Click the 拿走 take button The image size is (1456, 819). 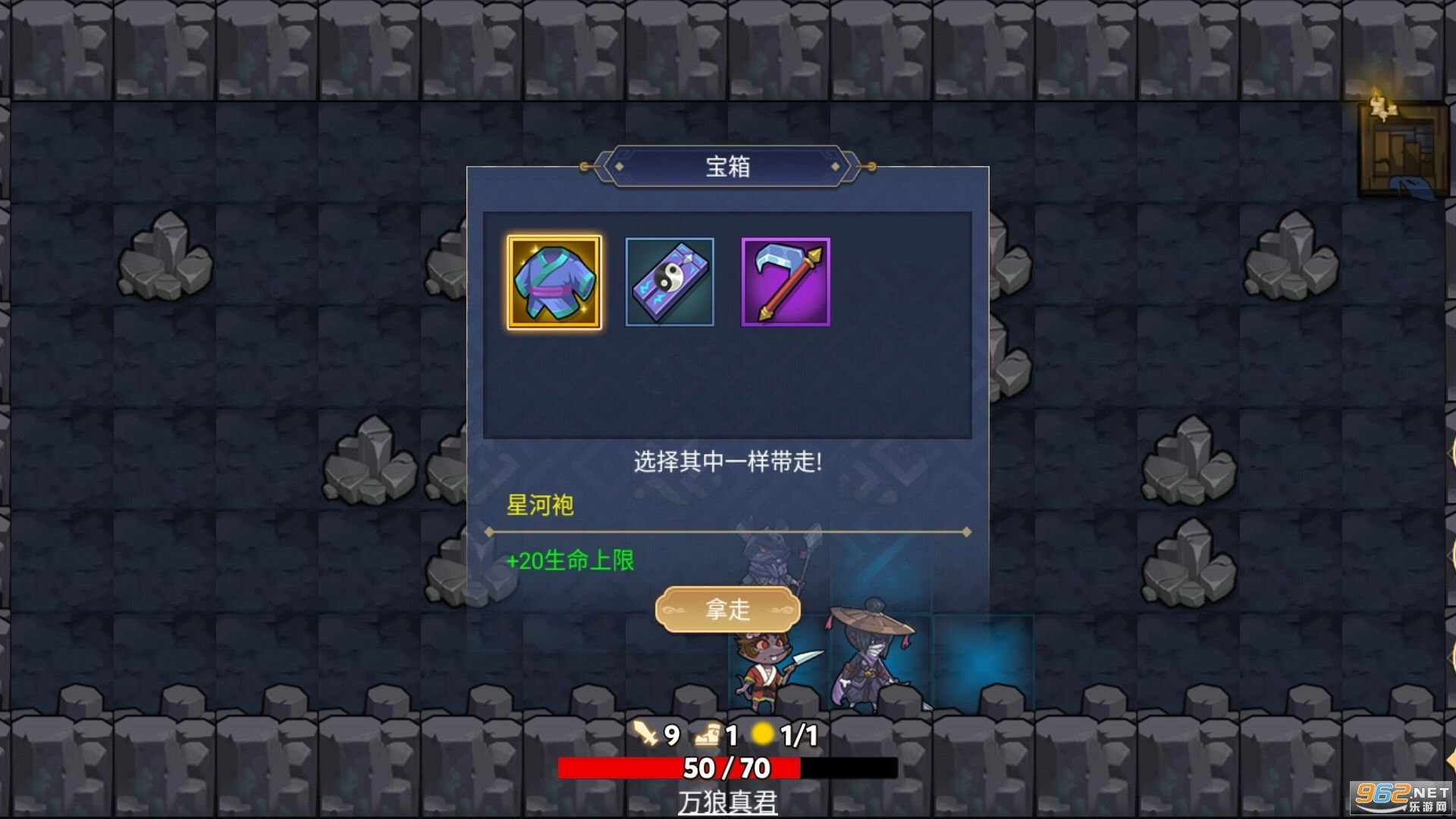[x=726, y=608]
